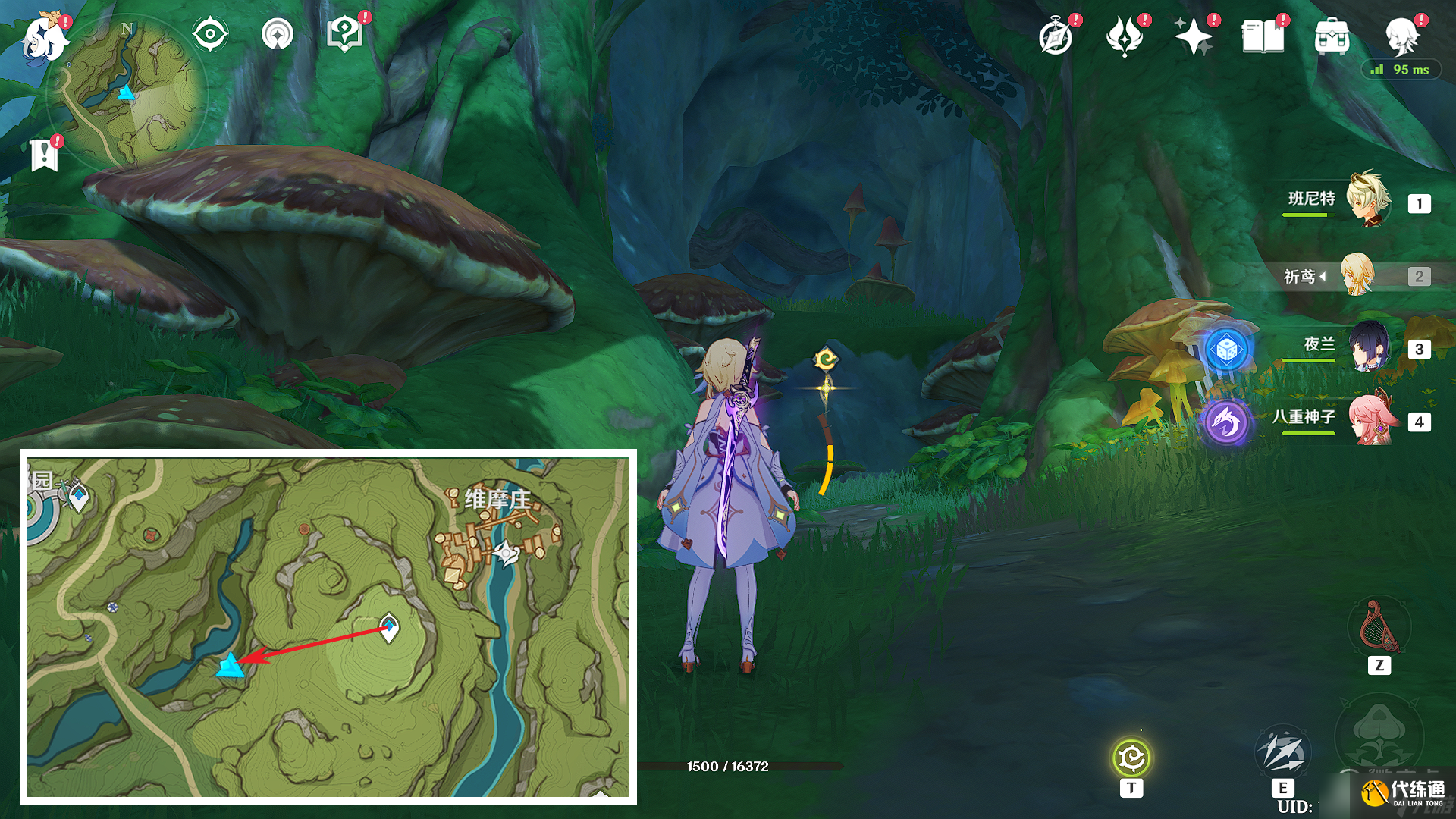Switch to party member 八重神子
The height and width of the screenshot is (819, 1456).
(x=1371, y=419)
